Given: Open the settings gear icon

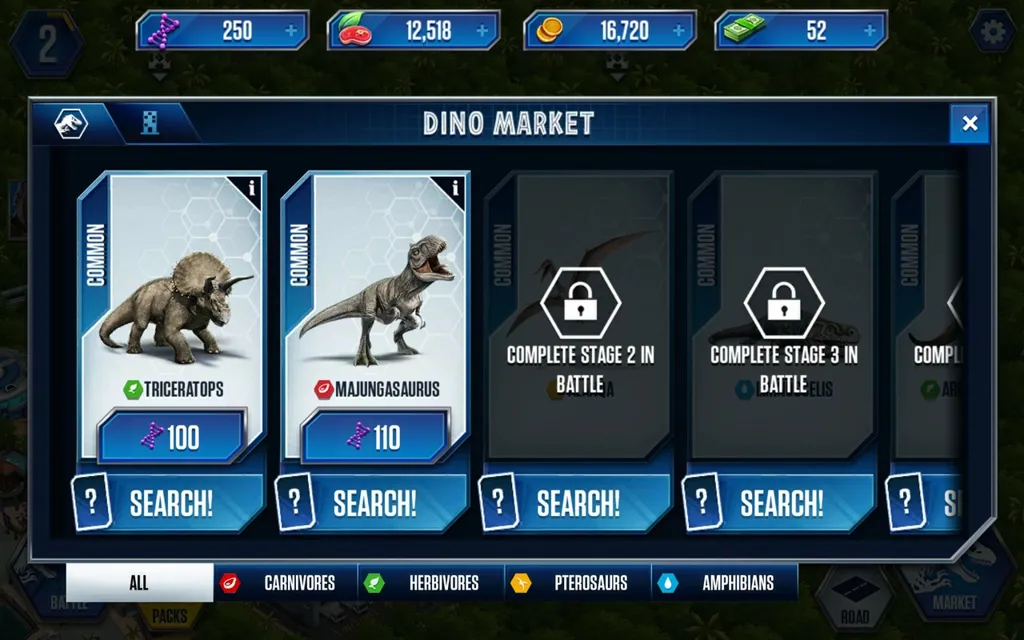Looking at the screenshot, I should [x=993, y=33].
